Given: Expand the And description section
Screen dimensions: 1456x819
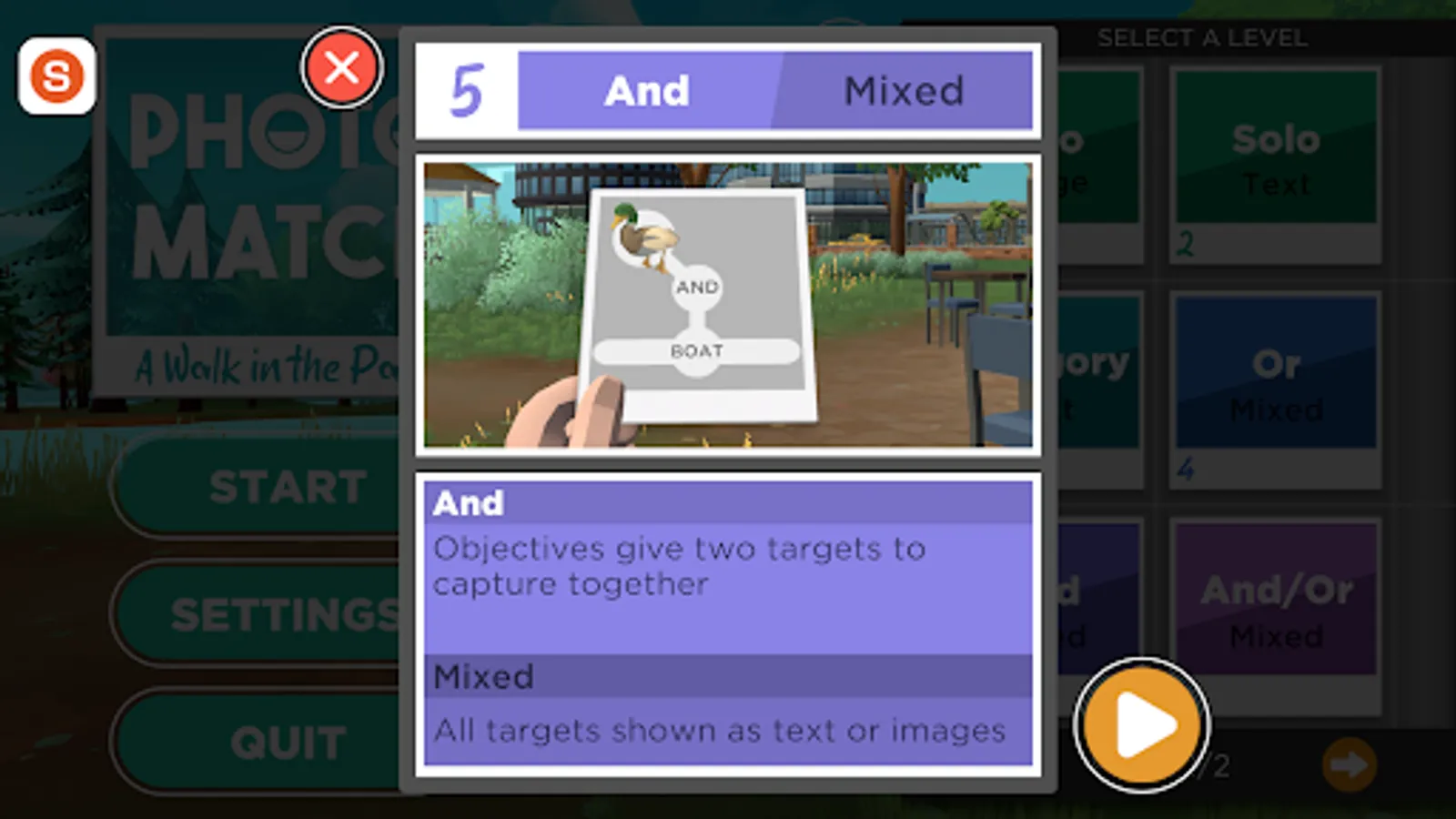Looking at the screenshot, I should click(x=728, y=502).
